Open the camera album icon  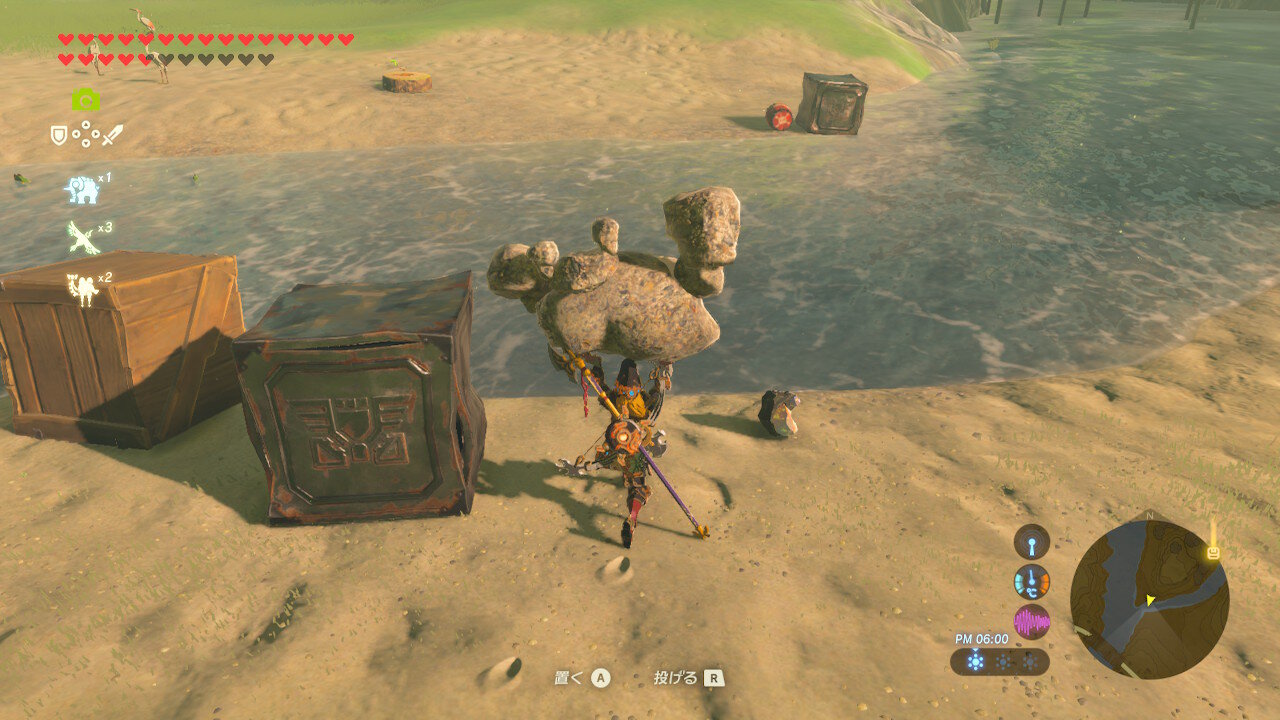[x=84, y=100]
